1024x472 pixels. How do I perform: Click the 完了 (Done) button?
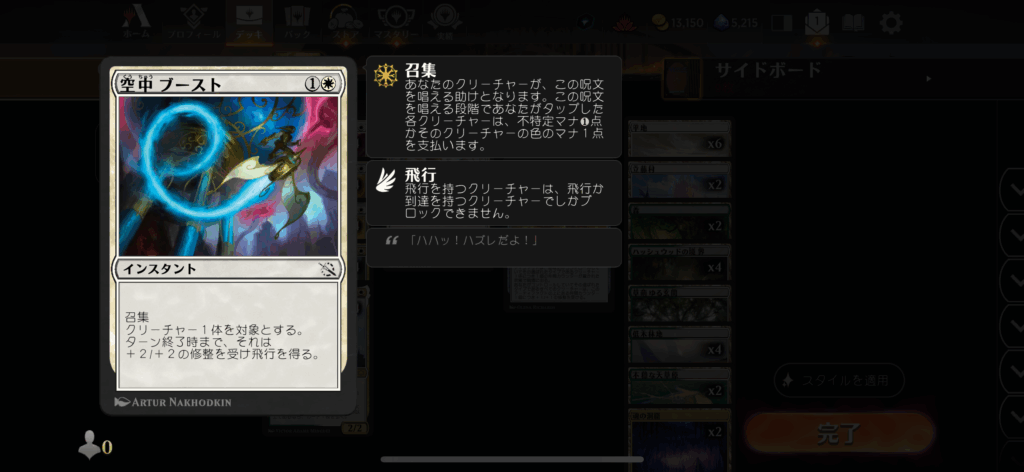(838, 433)
